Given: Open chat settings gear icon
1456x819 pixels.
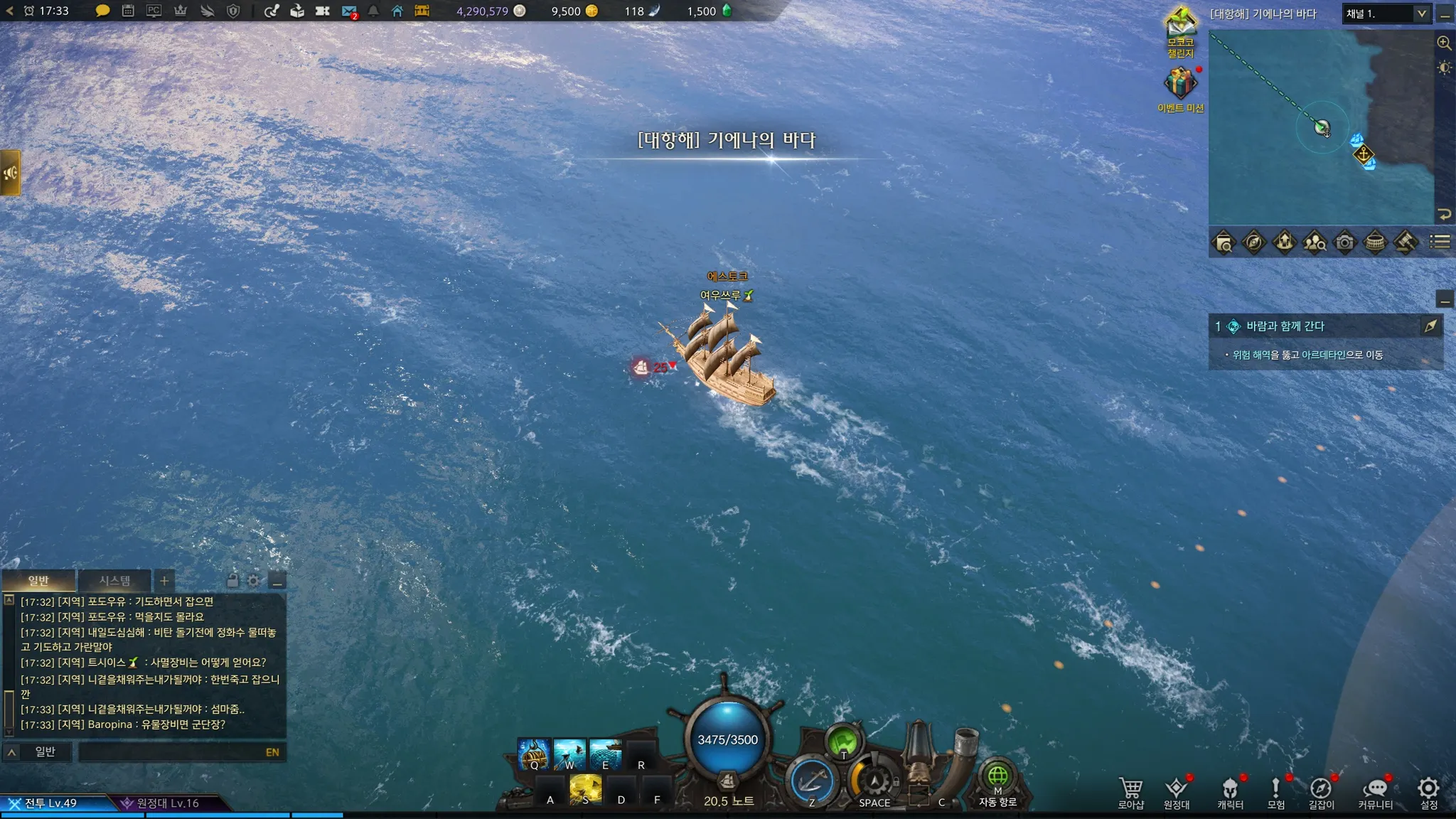Looking at the screenshot, I should click(x=254, y=581).
